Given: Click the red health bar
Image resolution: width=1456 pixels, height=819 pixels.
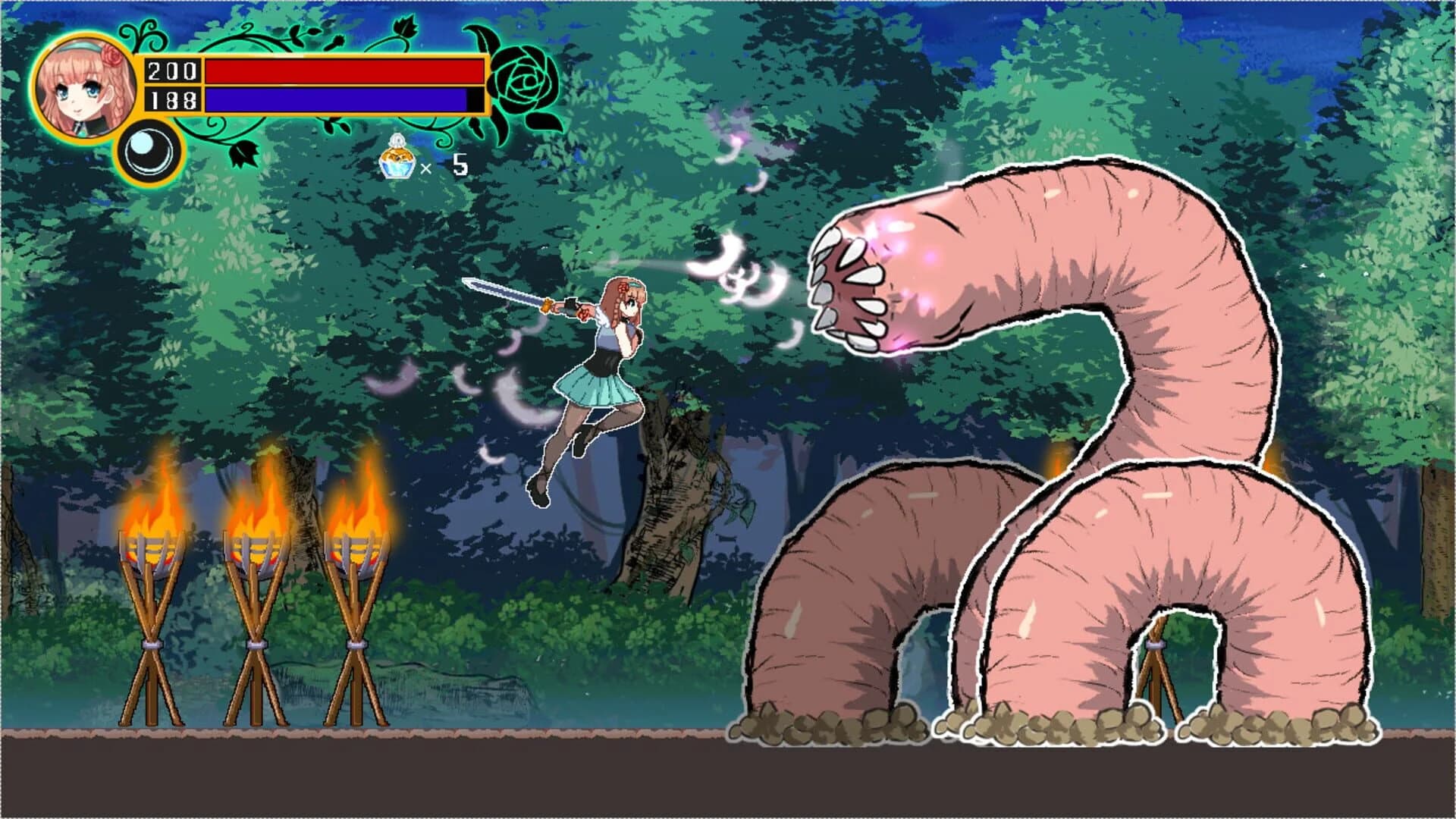Looking at the screenshot, I should 341,71.
